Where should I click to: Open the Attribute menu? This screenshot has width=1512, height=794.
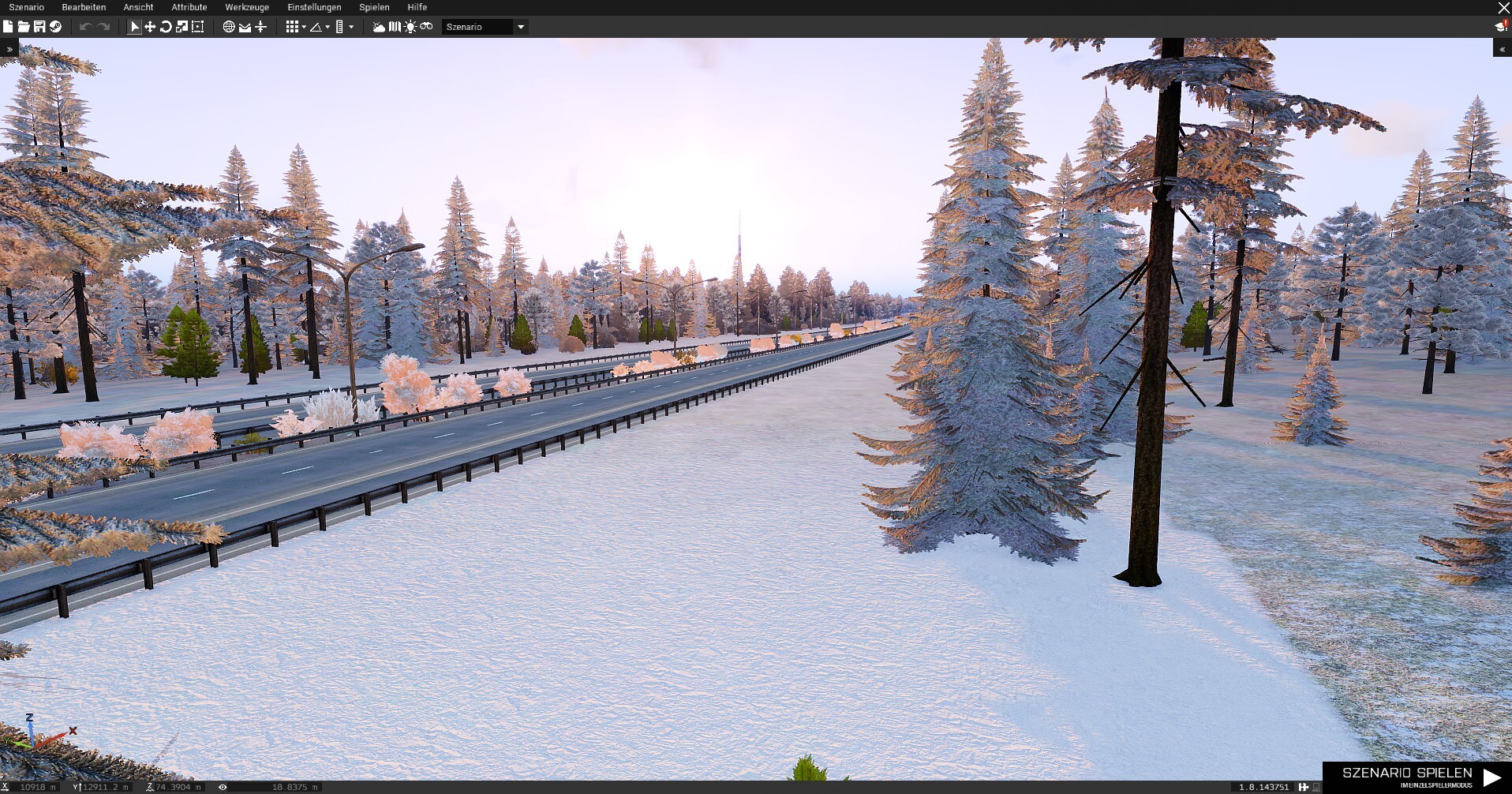point(189,7)
